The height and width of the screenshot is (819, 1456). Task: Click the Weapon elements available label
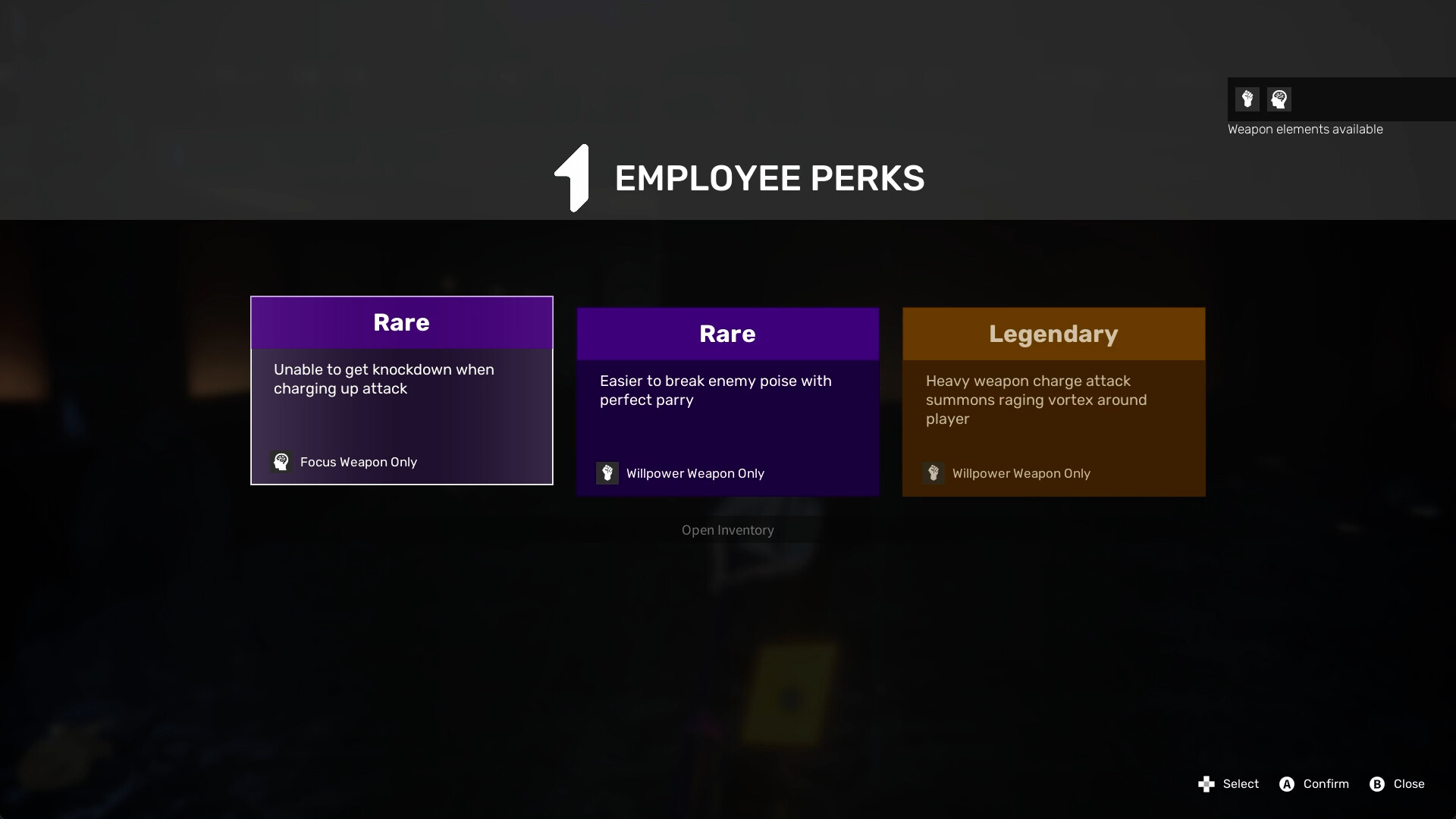(1305, 129)
